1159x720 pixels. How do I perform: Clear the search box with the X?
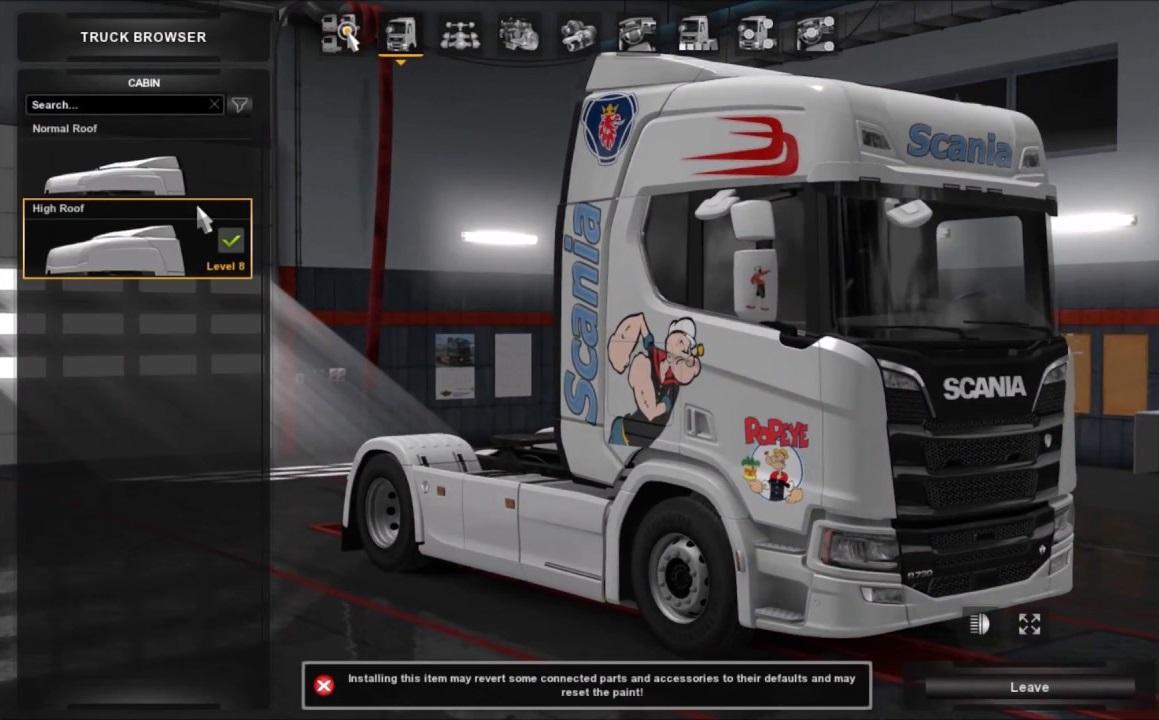coord(214,104)
